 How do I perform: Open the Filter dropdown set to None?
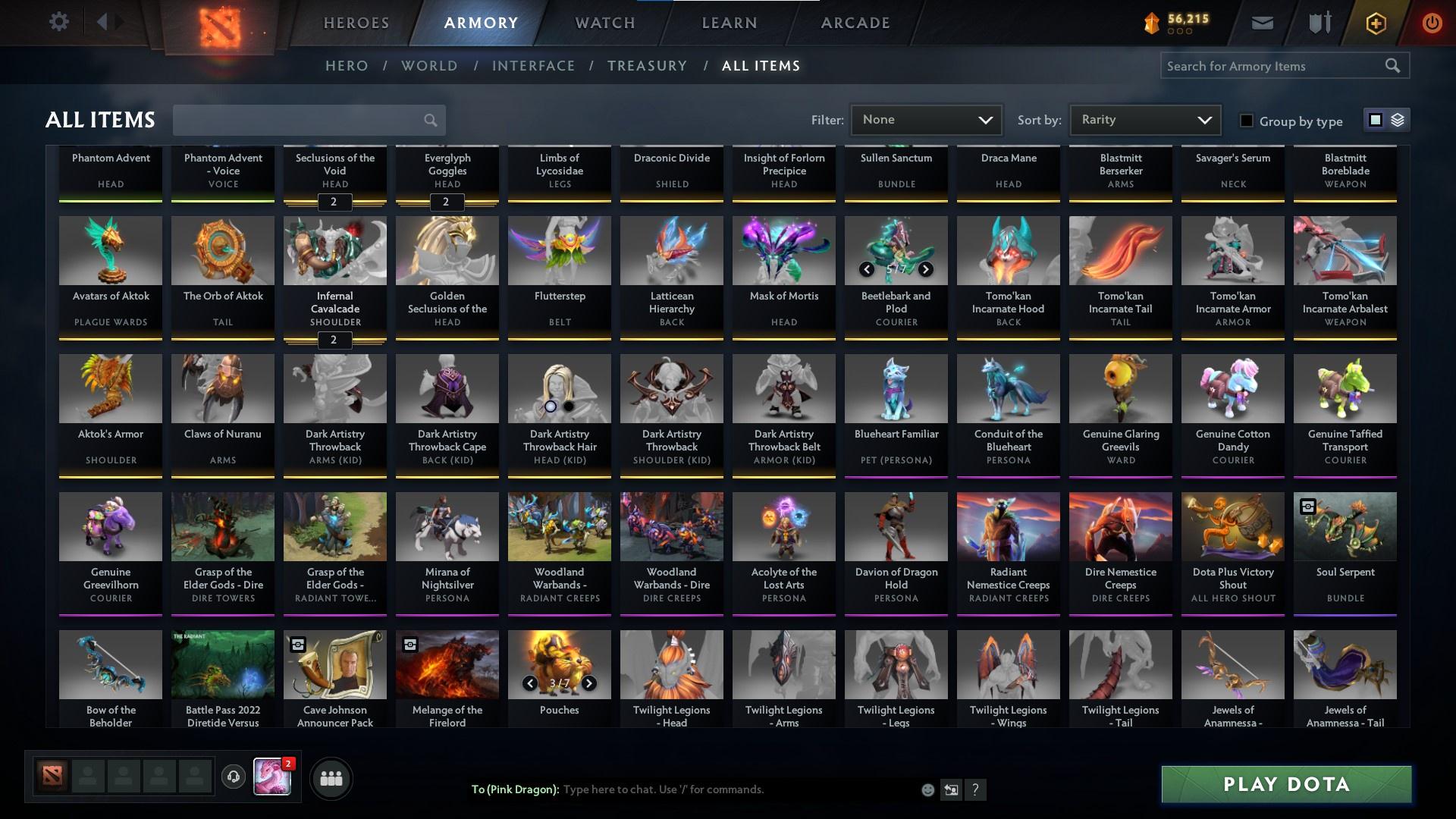tap(927, 119)
